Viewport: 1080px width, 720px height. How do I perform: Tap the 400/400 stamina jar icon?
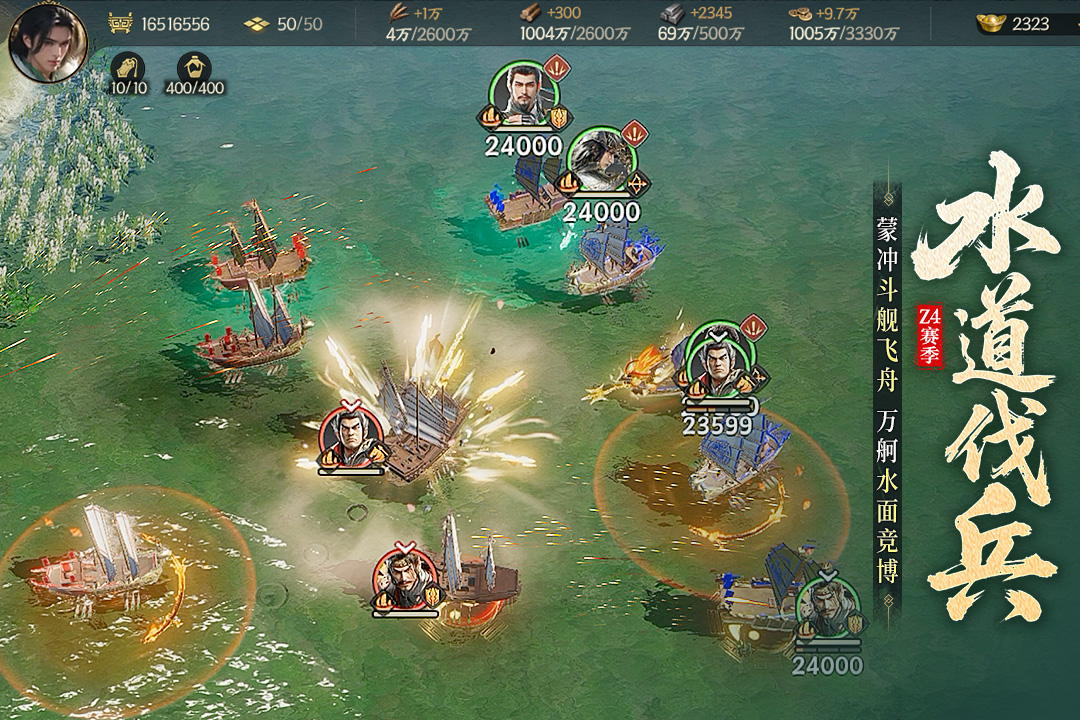tap(194, 68)
